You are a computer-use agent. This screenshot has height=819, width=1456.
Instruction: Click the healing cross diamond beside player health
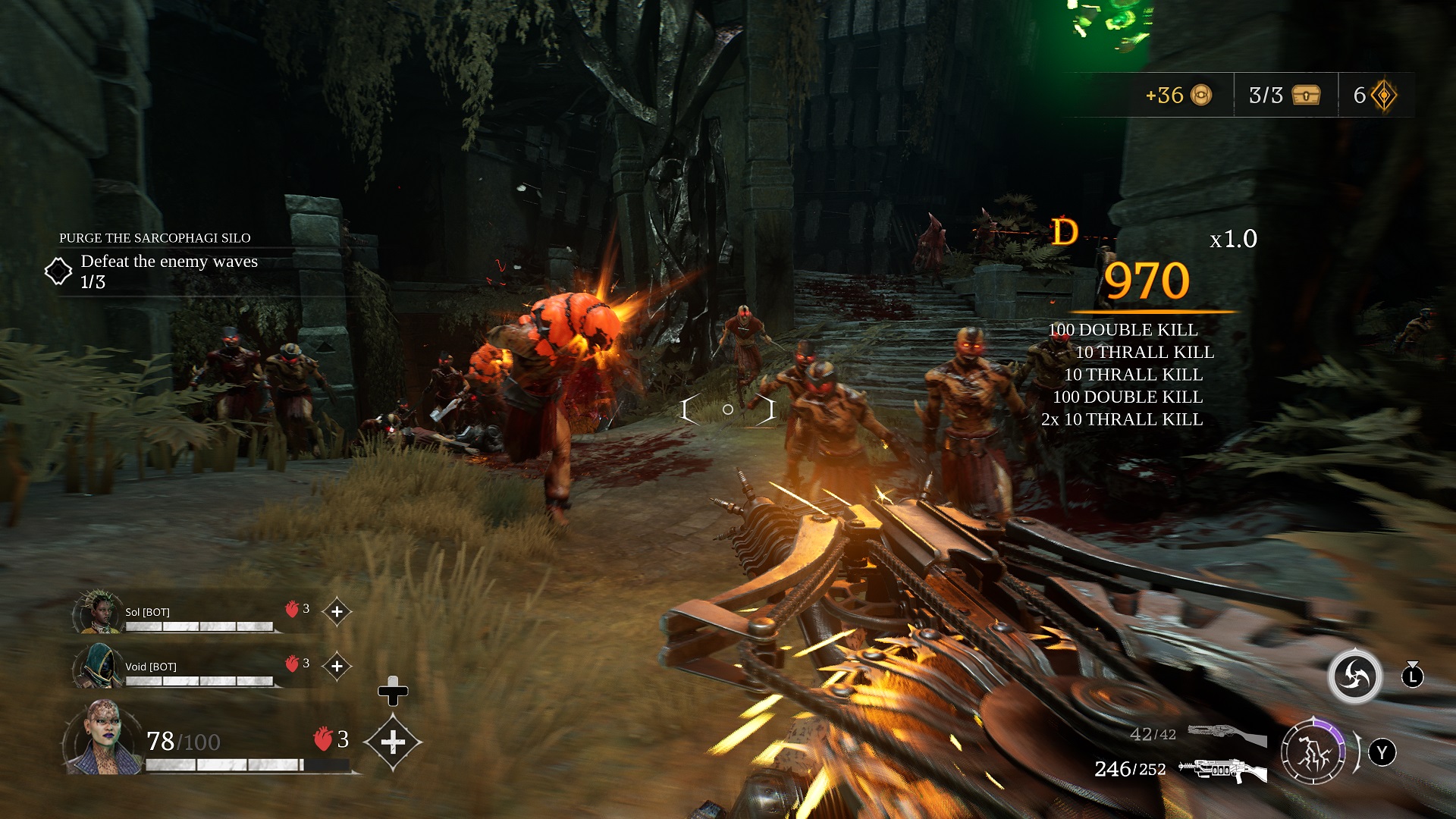[x=393, y=742]
